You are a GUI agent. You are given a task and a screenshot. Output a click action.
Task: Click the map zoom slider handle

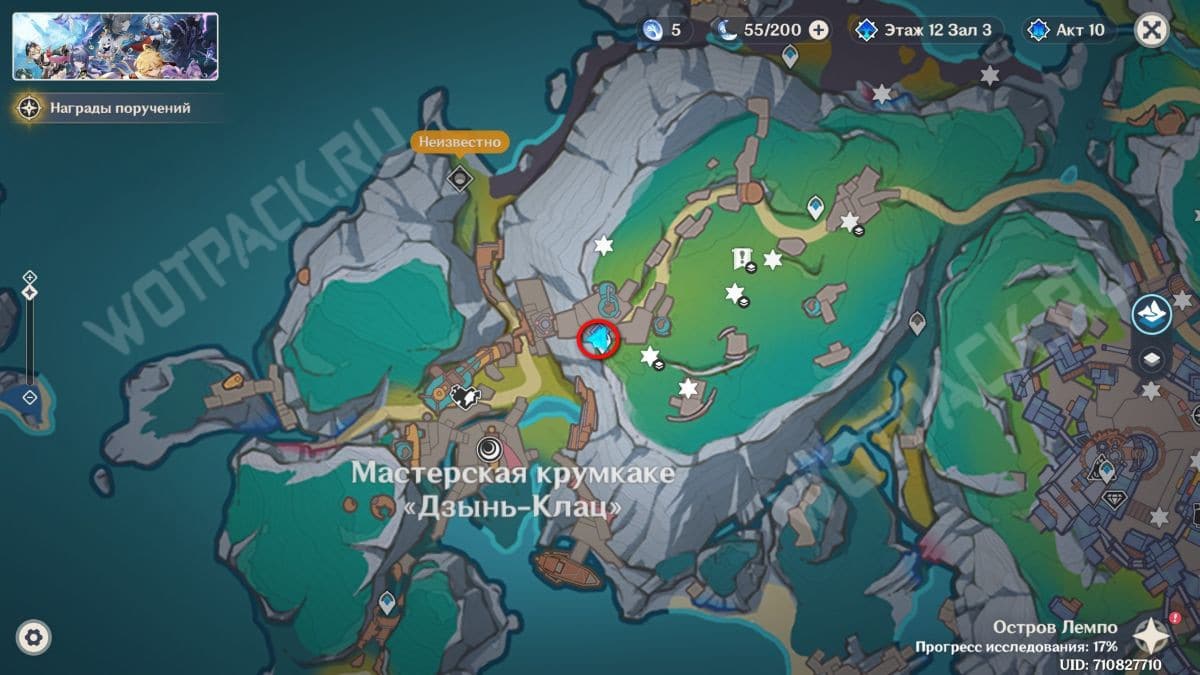[30, 292]
